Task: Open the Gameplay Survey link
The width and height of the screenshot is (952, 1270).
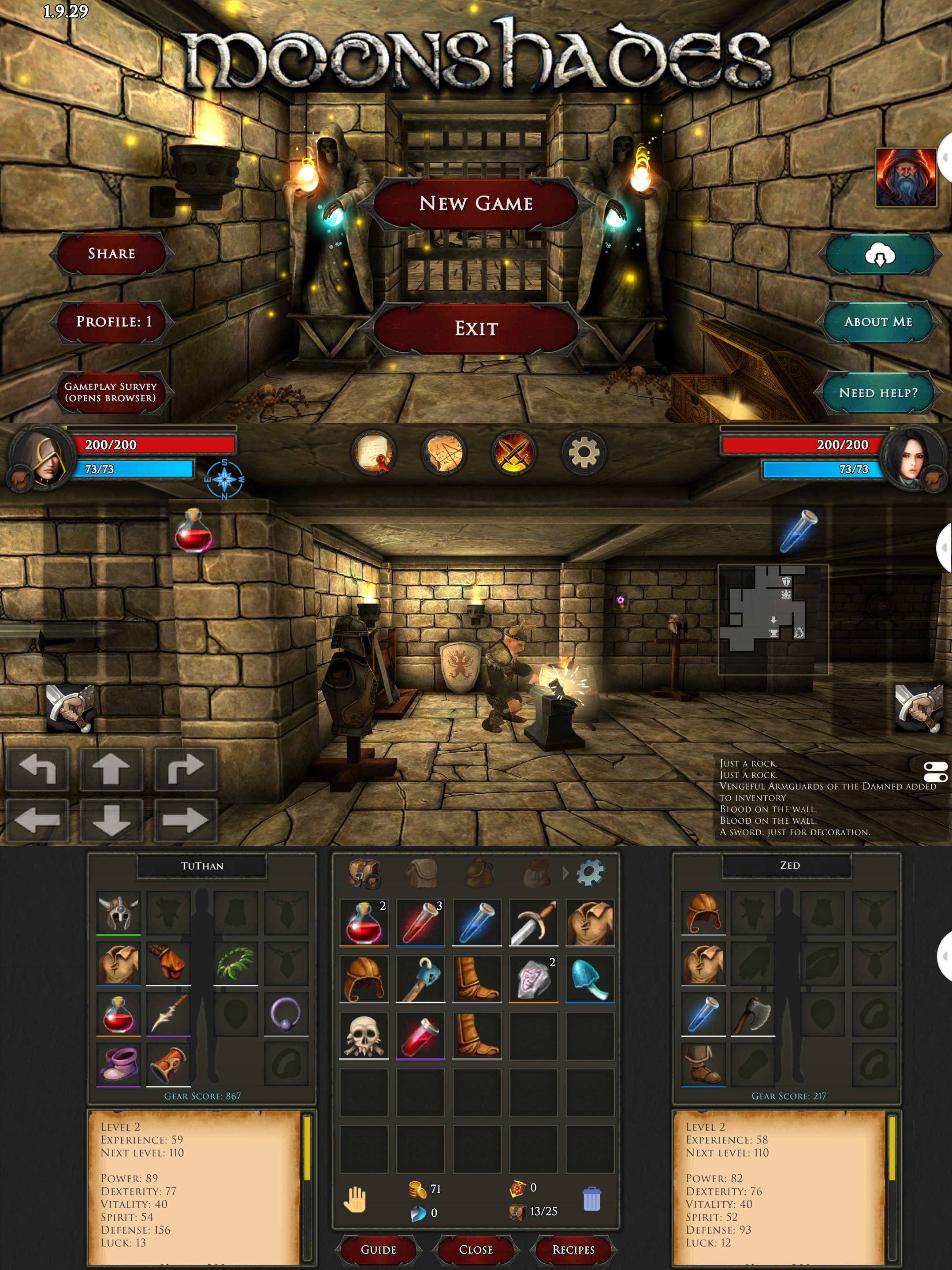Action: pyautogui.click(x=110, y=392)
